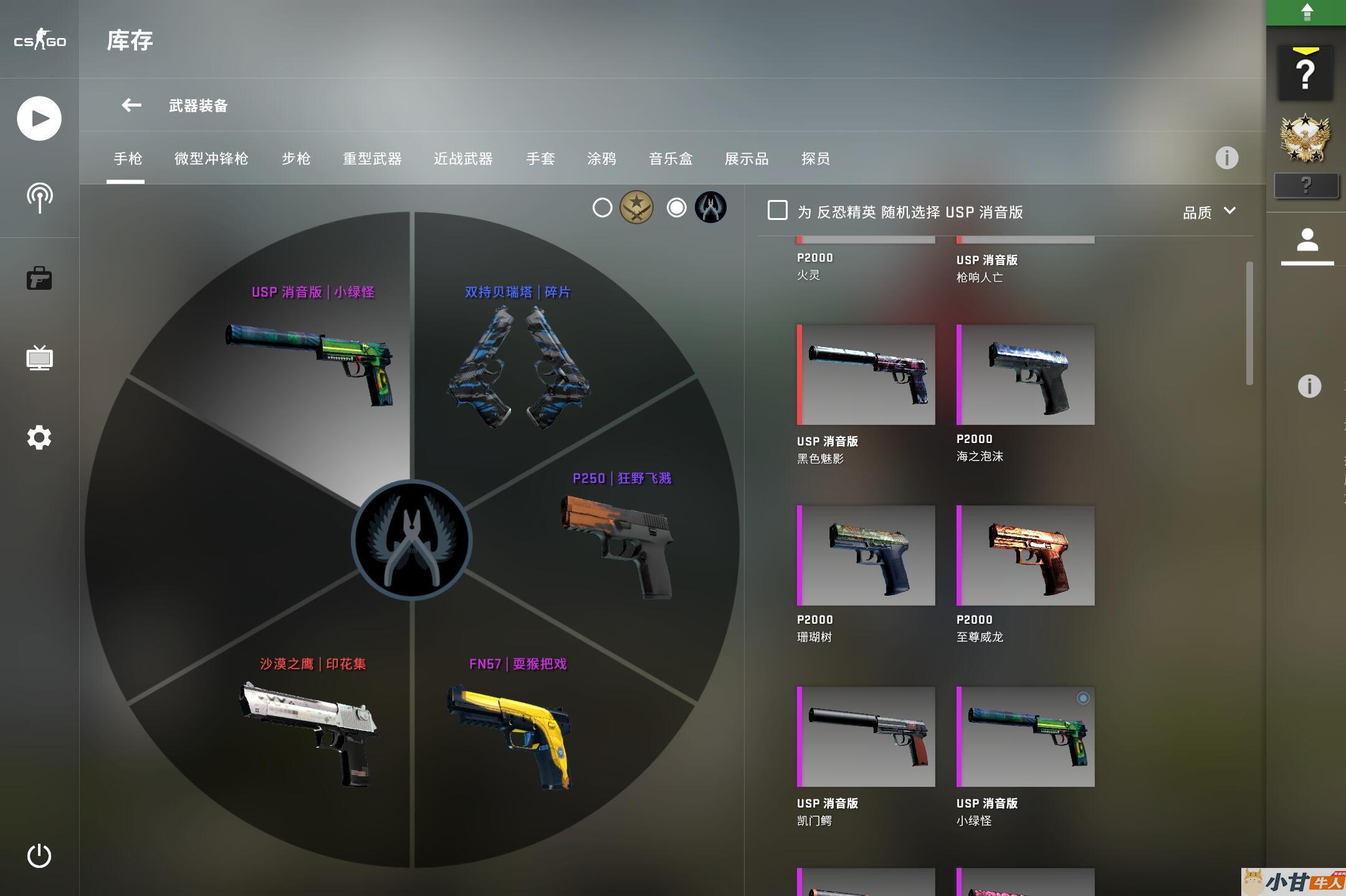Screen dimensions: 1346x896
Task: Select the 重型武器 tab
Action: click(x=372, y=159)
